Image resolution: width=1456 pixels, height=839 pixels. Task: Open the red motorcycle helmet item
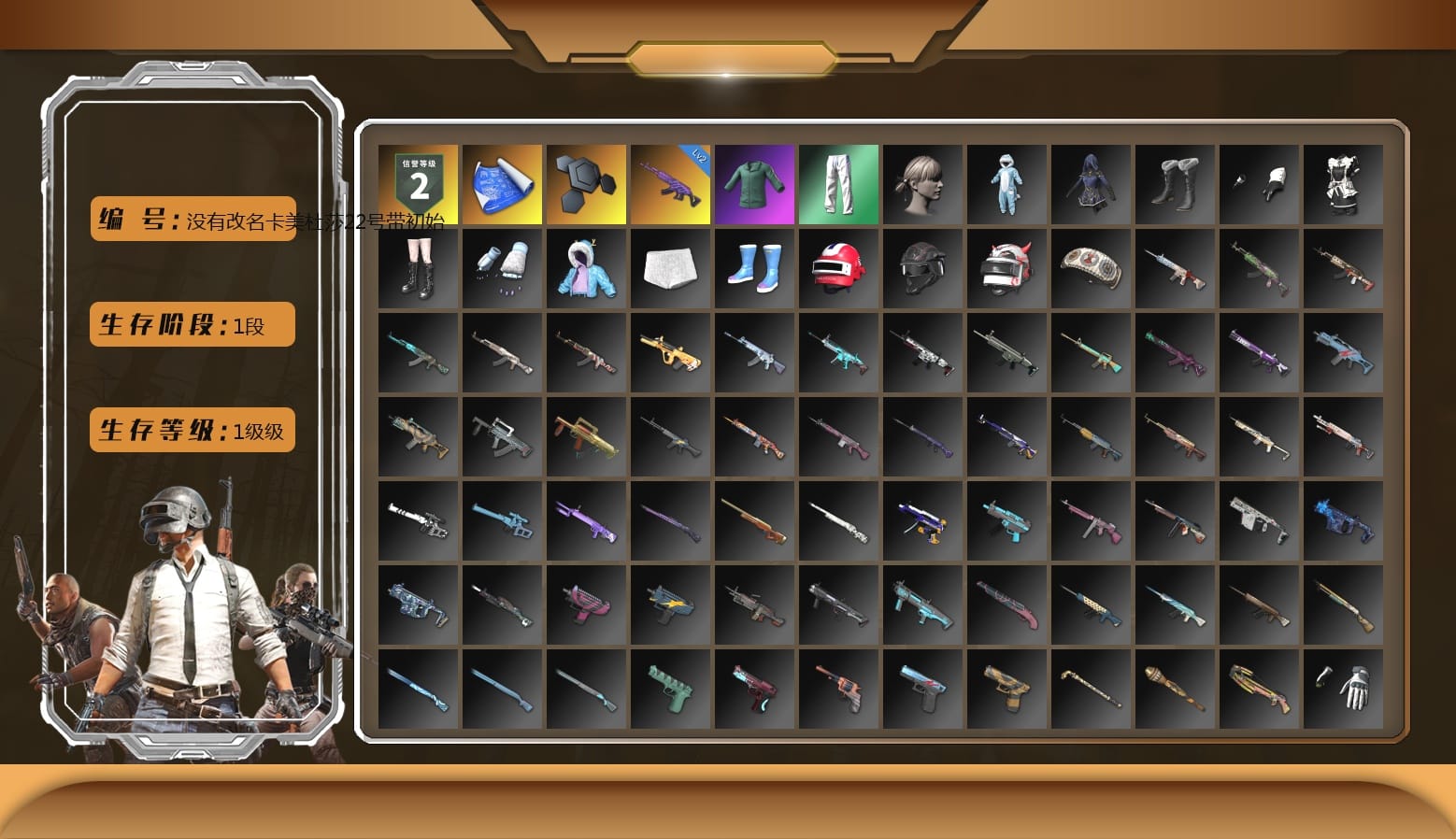pyautogui.click(x=838, y=268)
